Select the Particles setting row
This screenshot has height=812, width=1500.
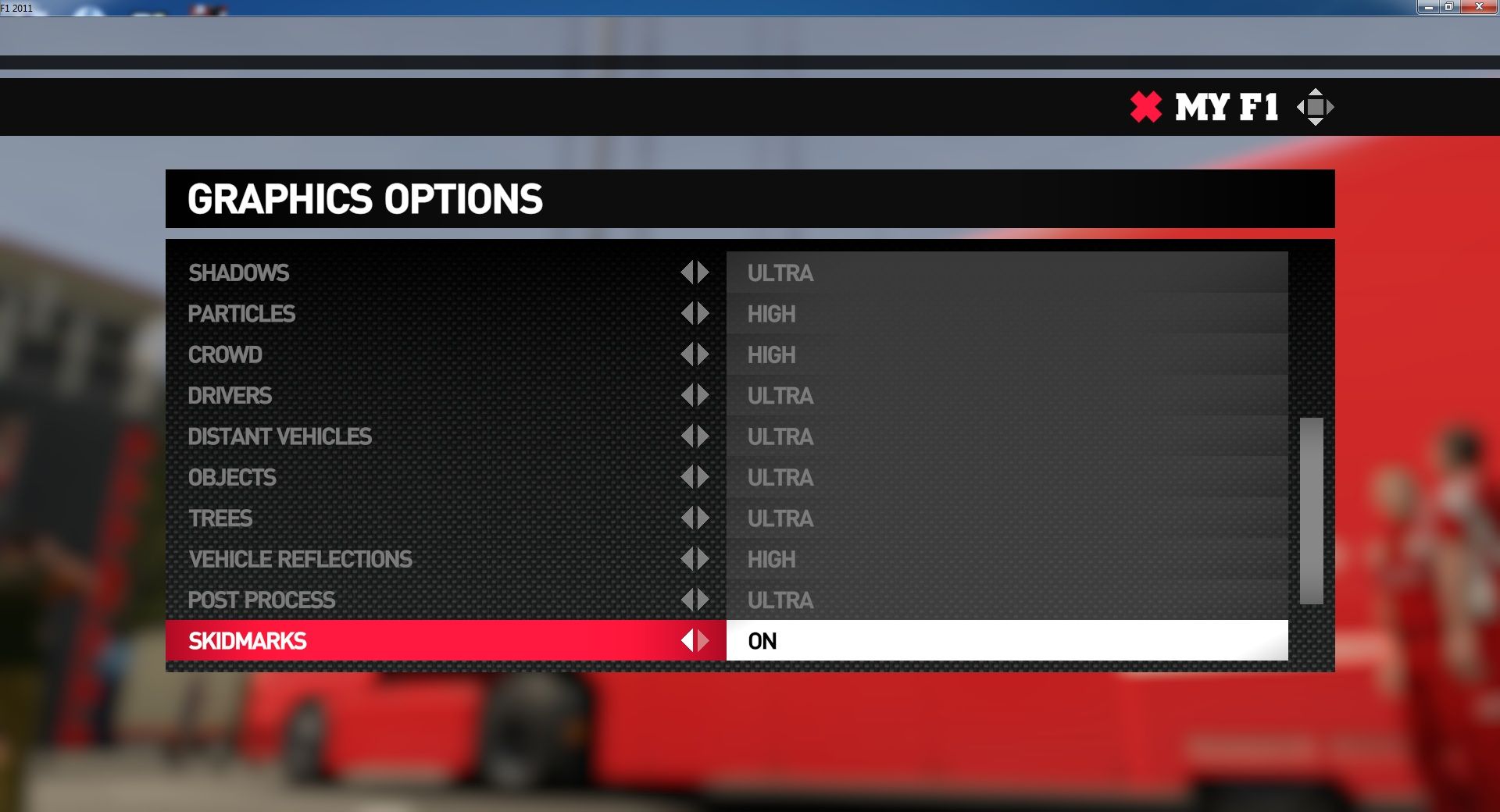pos(241,314)
